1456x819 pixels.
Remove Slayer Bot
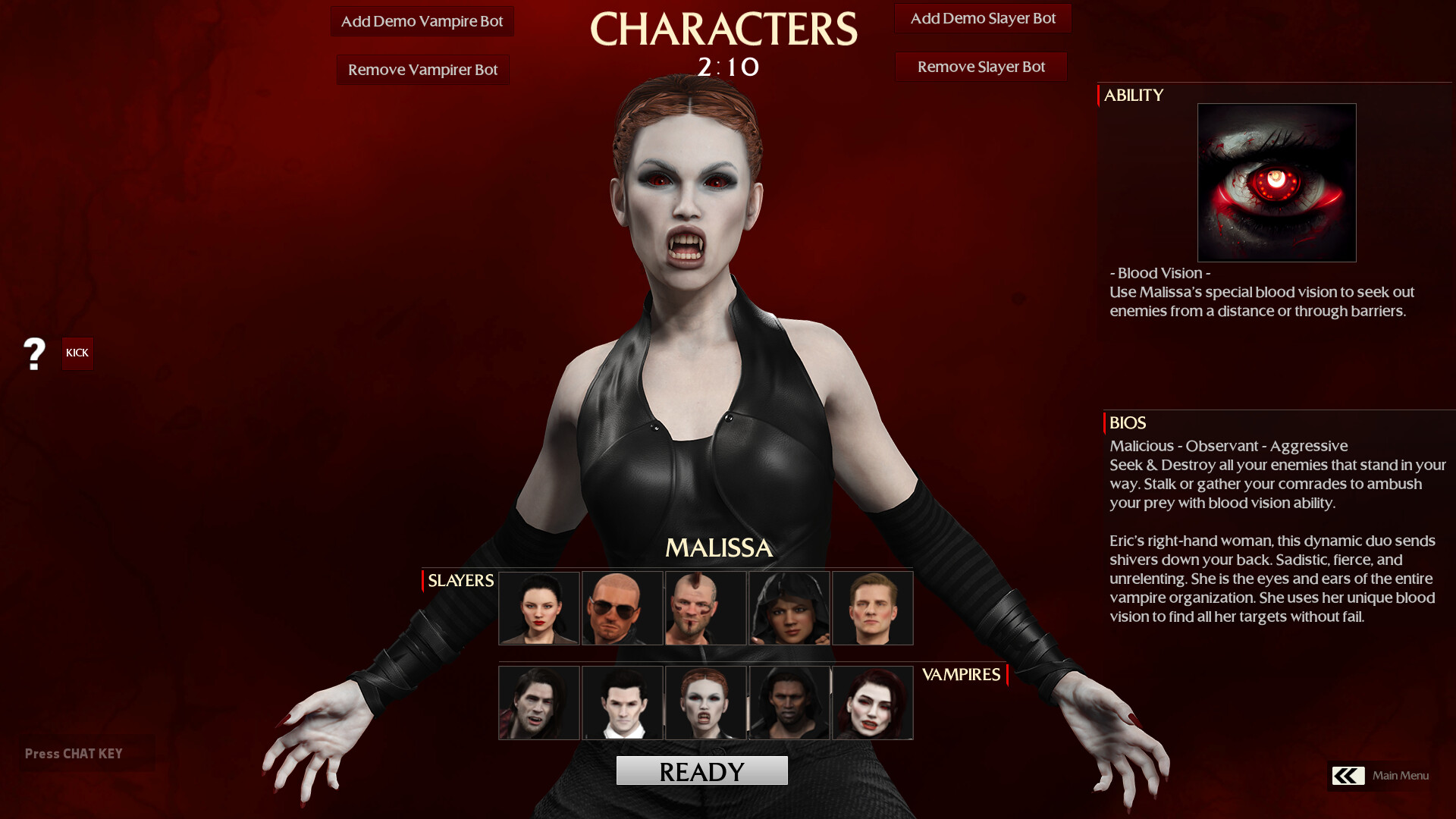(981, 67)
